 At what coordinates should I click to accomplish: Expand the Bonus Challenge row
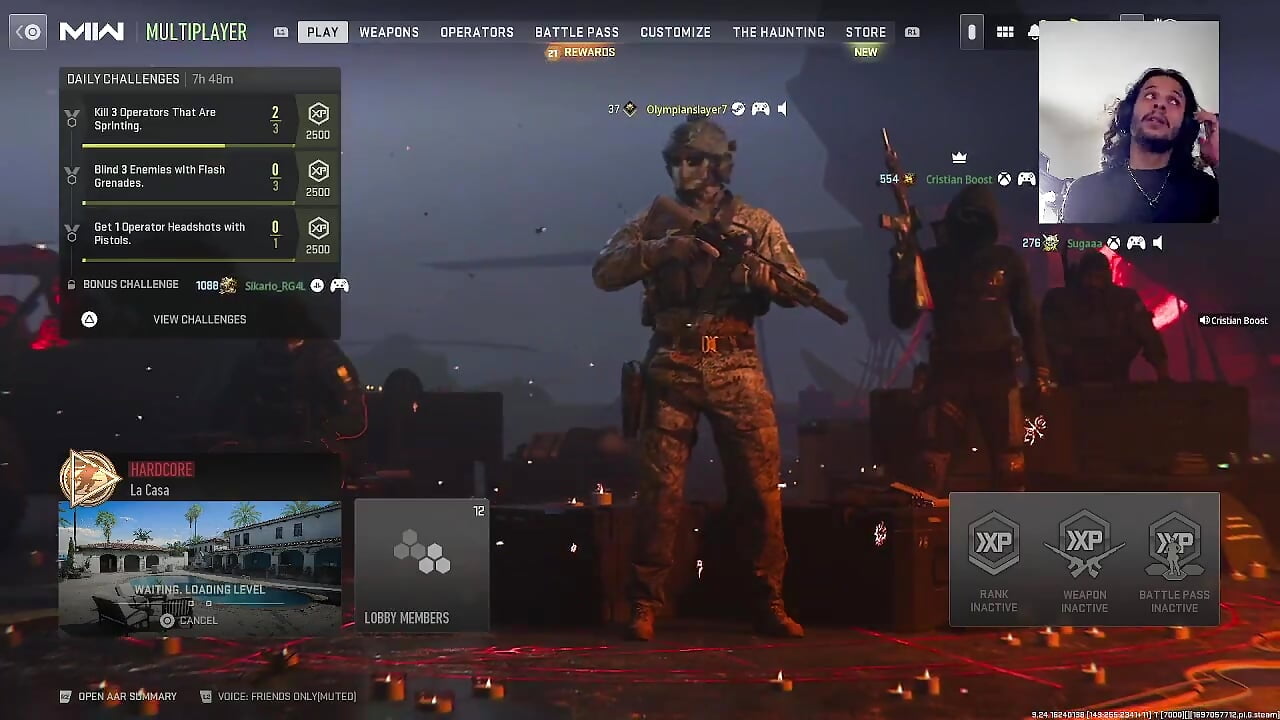pyautogui.click(x=131, y=284)
